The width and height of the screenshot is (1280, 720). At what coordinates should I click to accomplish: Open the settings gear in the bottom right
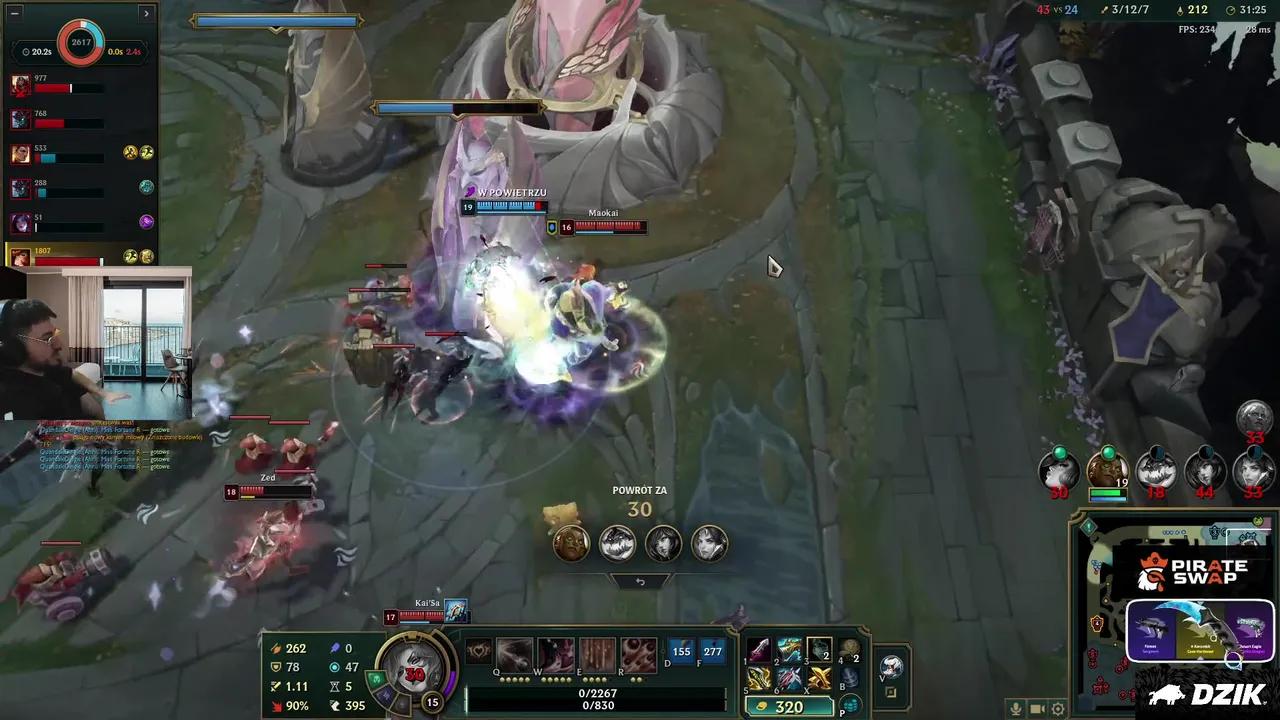pyautogui.click(x=1058, y=708)
